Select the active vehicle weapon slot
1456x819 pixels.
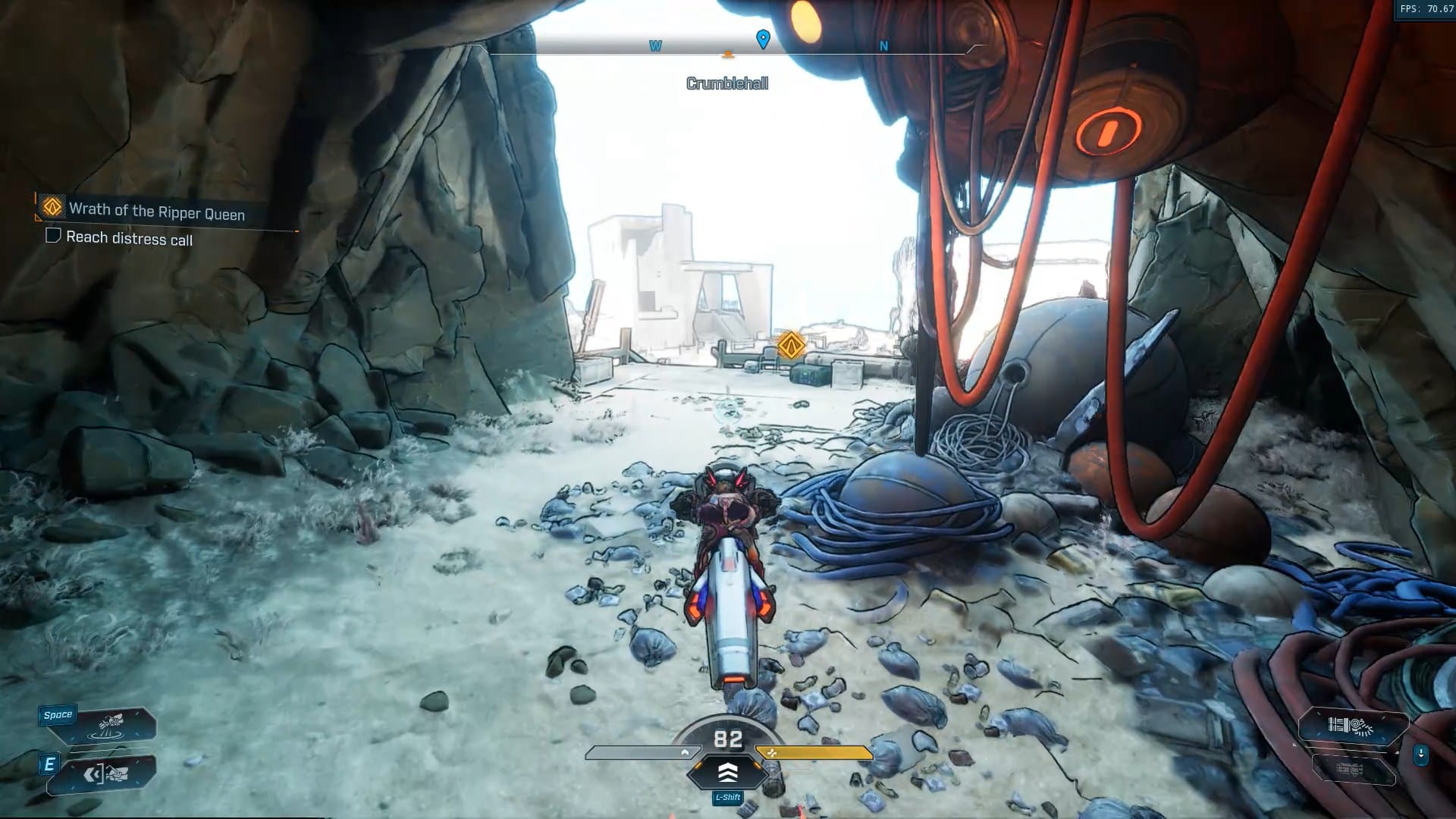1353,727
